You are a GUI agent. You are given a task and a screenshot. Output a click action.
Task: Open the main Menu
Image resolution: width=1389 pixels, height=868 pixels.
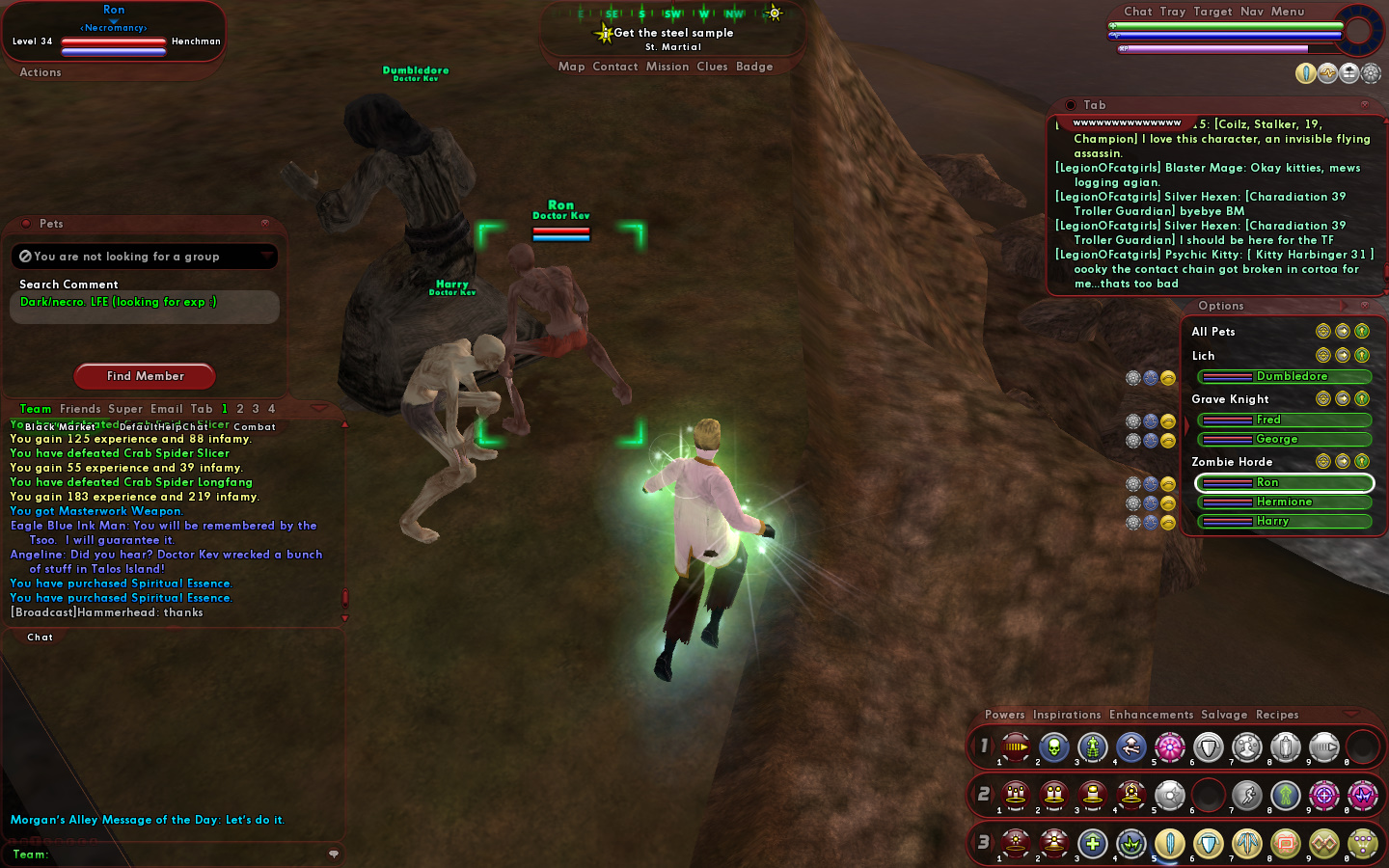pos(1288,12)
